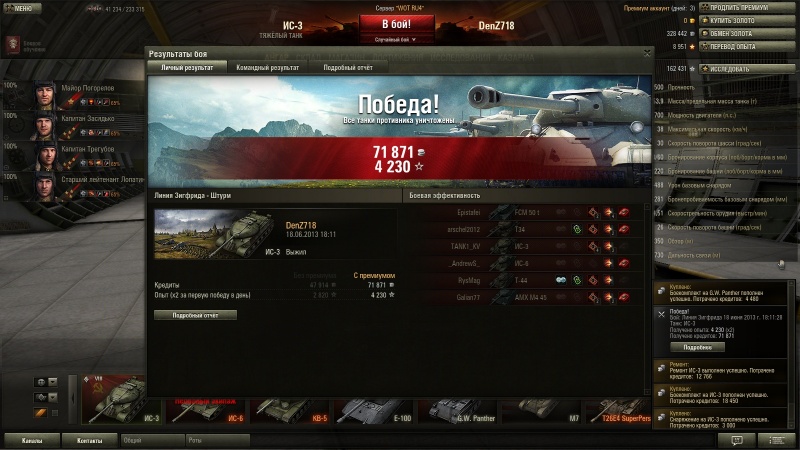The width and height of the screenshot is (800, 450).
Task: Click Перевод опыта button
Action: [x=740, y=46]
